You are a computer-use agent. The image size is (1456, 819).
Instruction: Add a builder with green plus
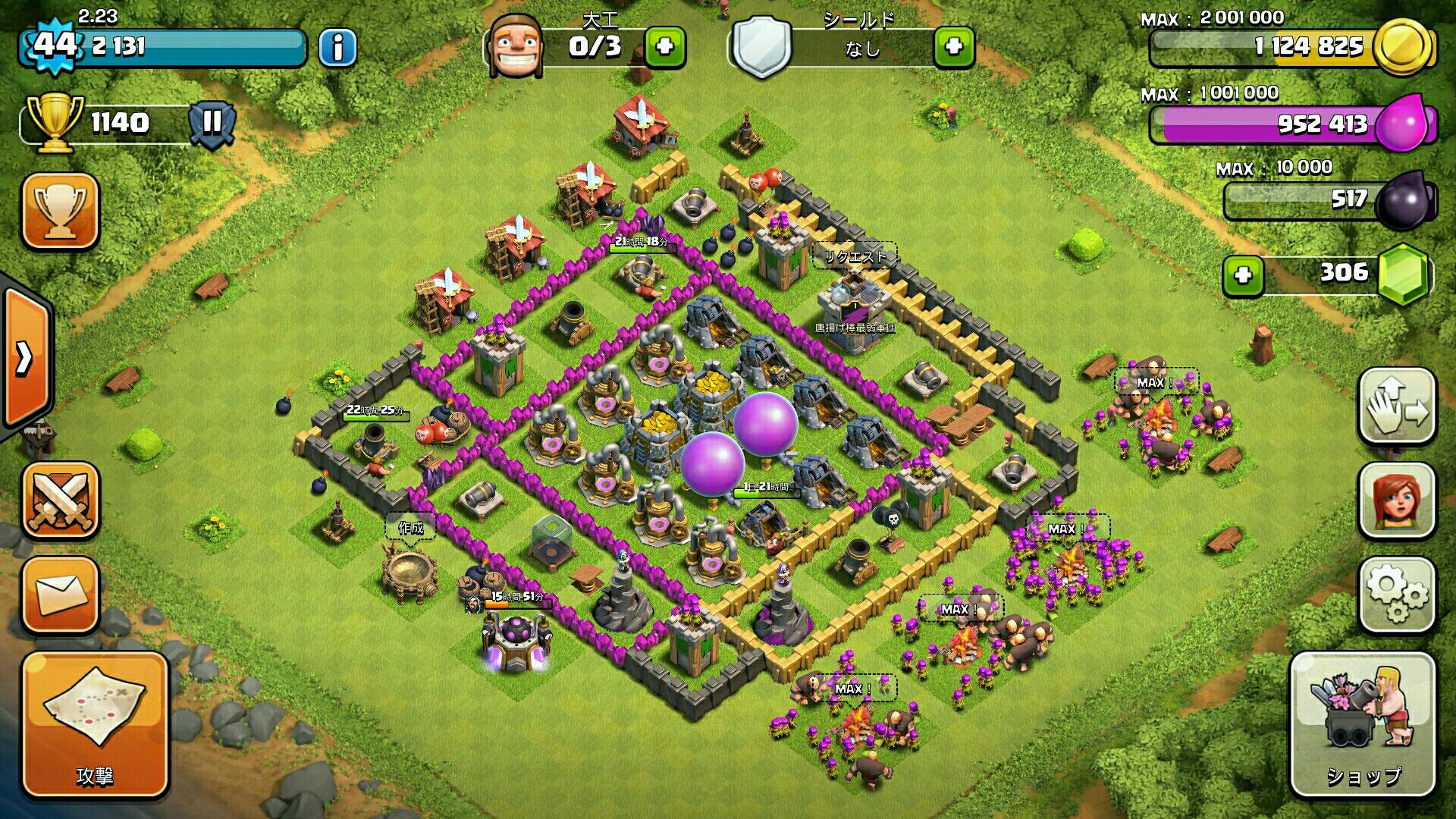click(665, 47)
